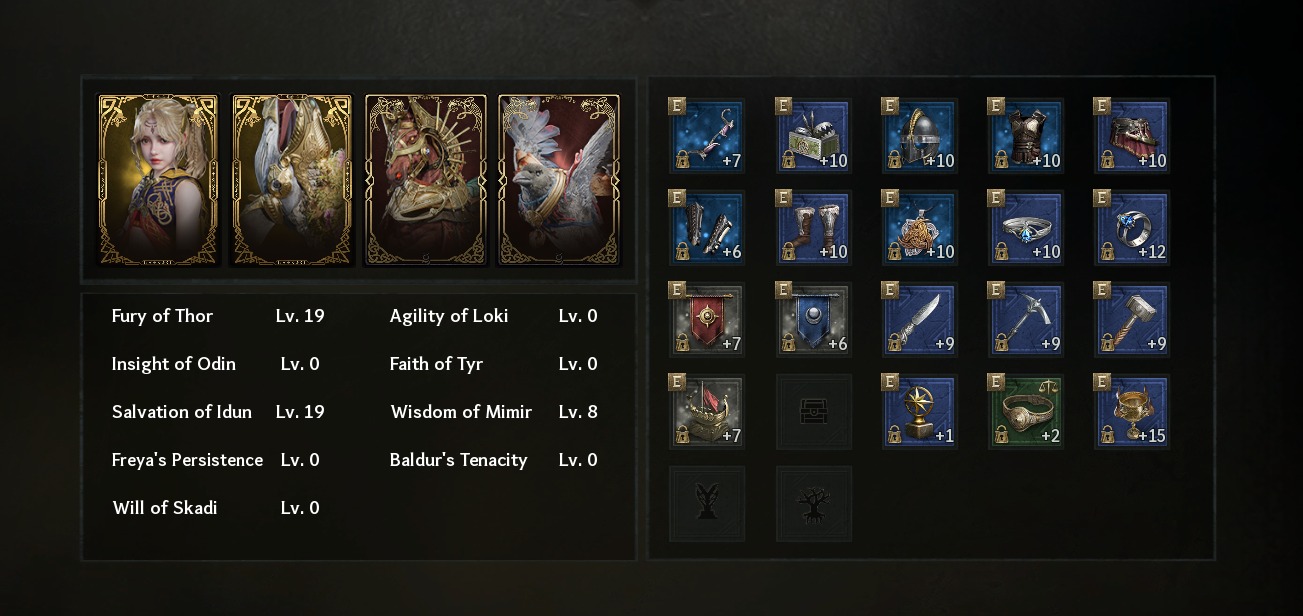
Task: Select the +6 gauntlets slot
Action: 707,228
